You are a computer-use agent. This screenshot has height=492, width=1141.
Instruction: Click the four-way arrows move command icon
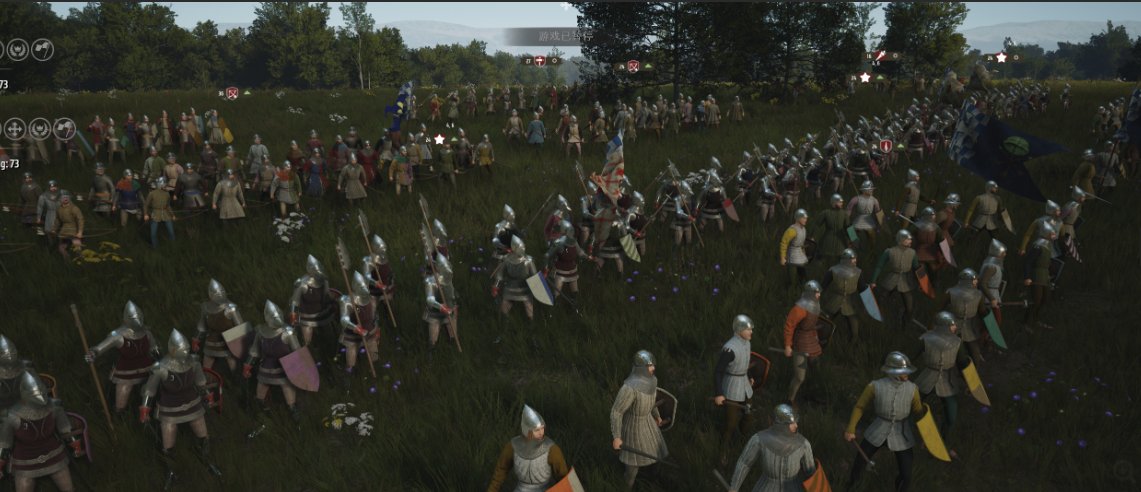[x=15, y=128]
